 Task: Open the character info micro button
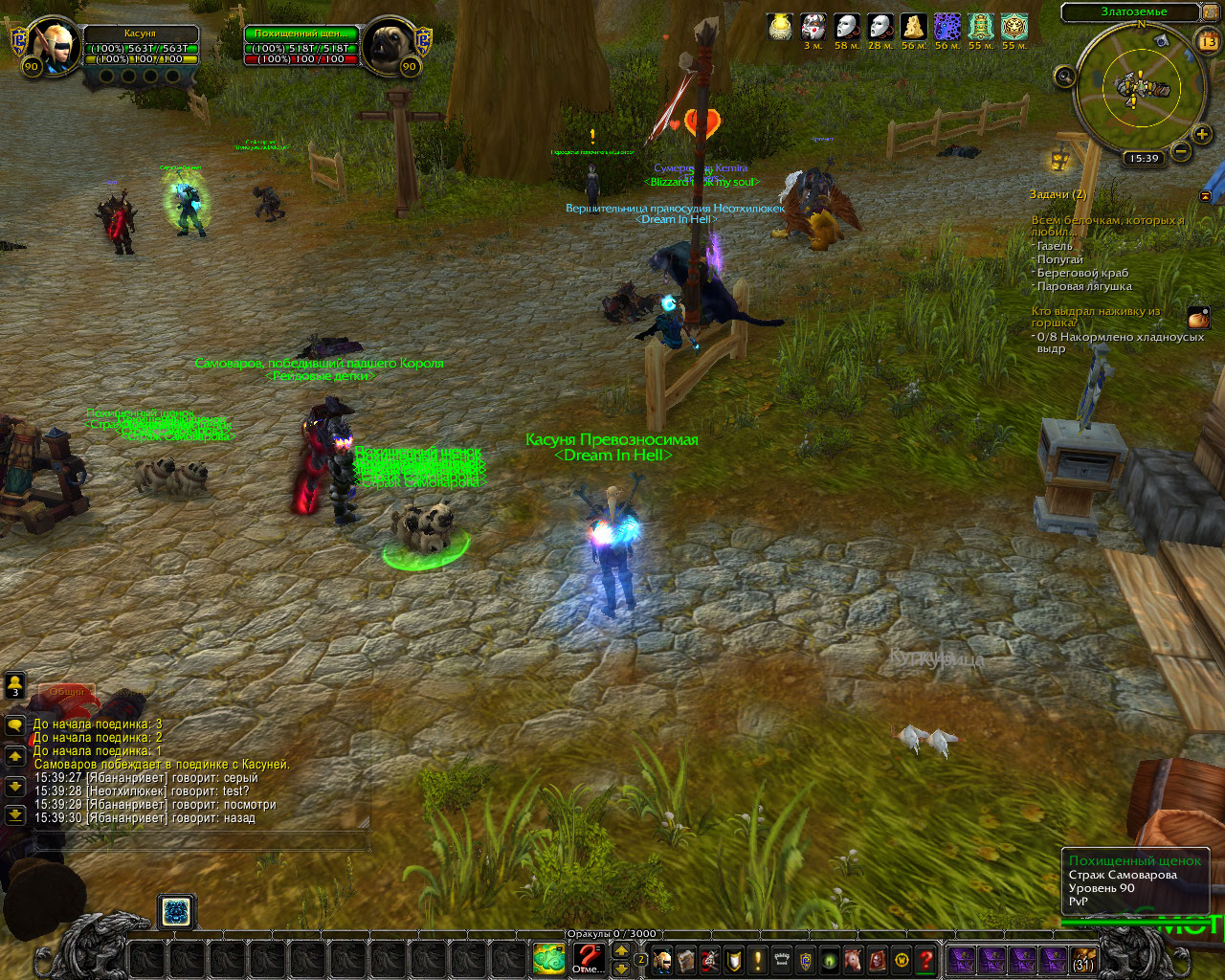pyautogui.click(x=662, y=959)
